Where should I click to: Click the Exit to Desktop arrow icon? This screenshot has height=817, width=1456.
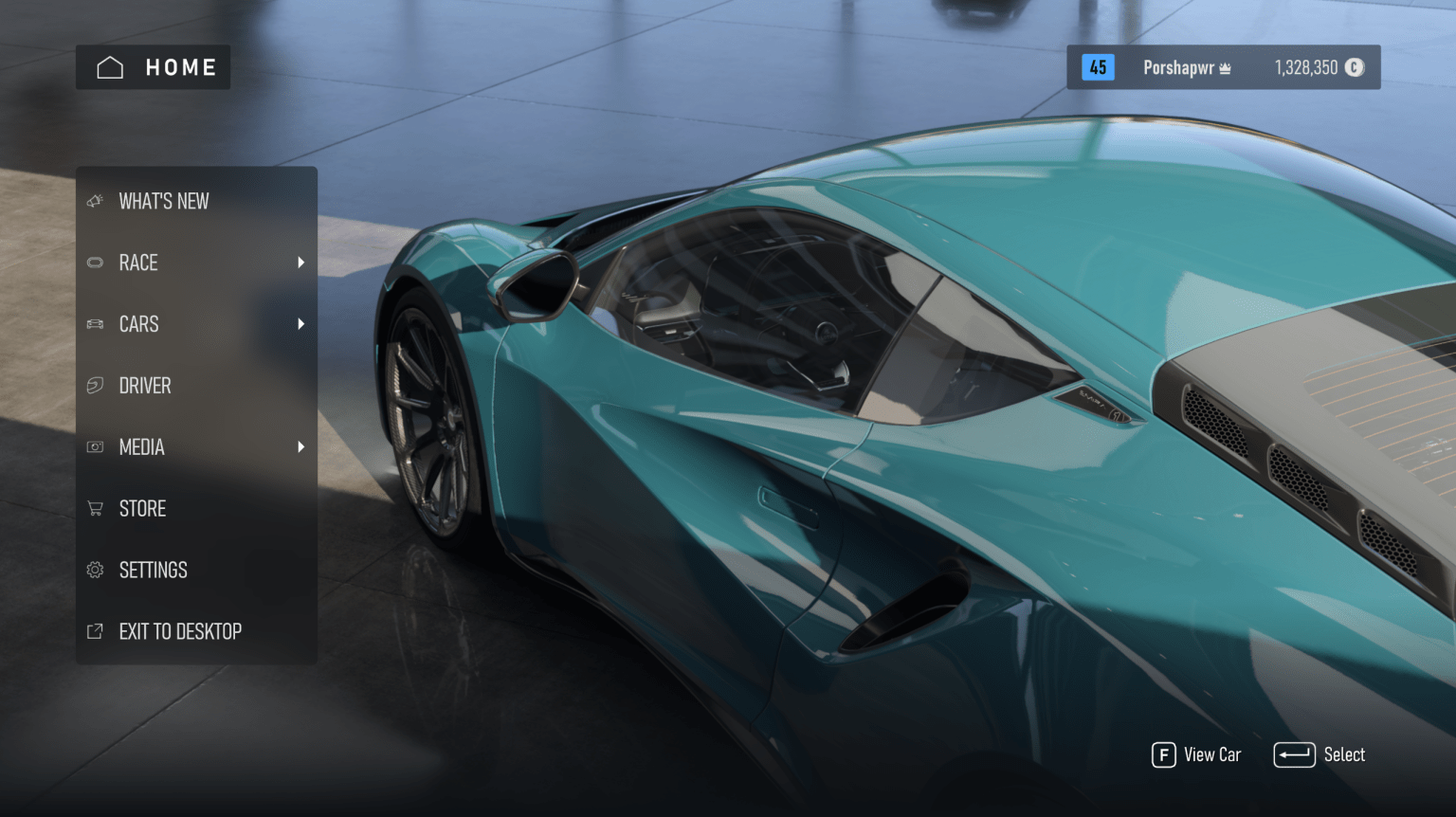(95, 630)
